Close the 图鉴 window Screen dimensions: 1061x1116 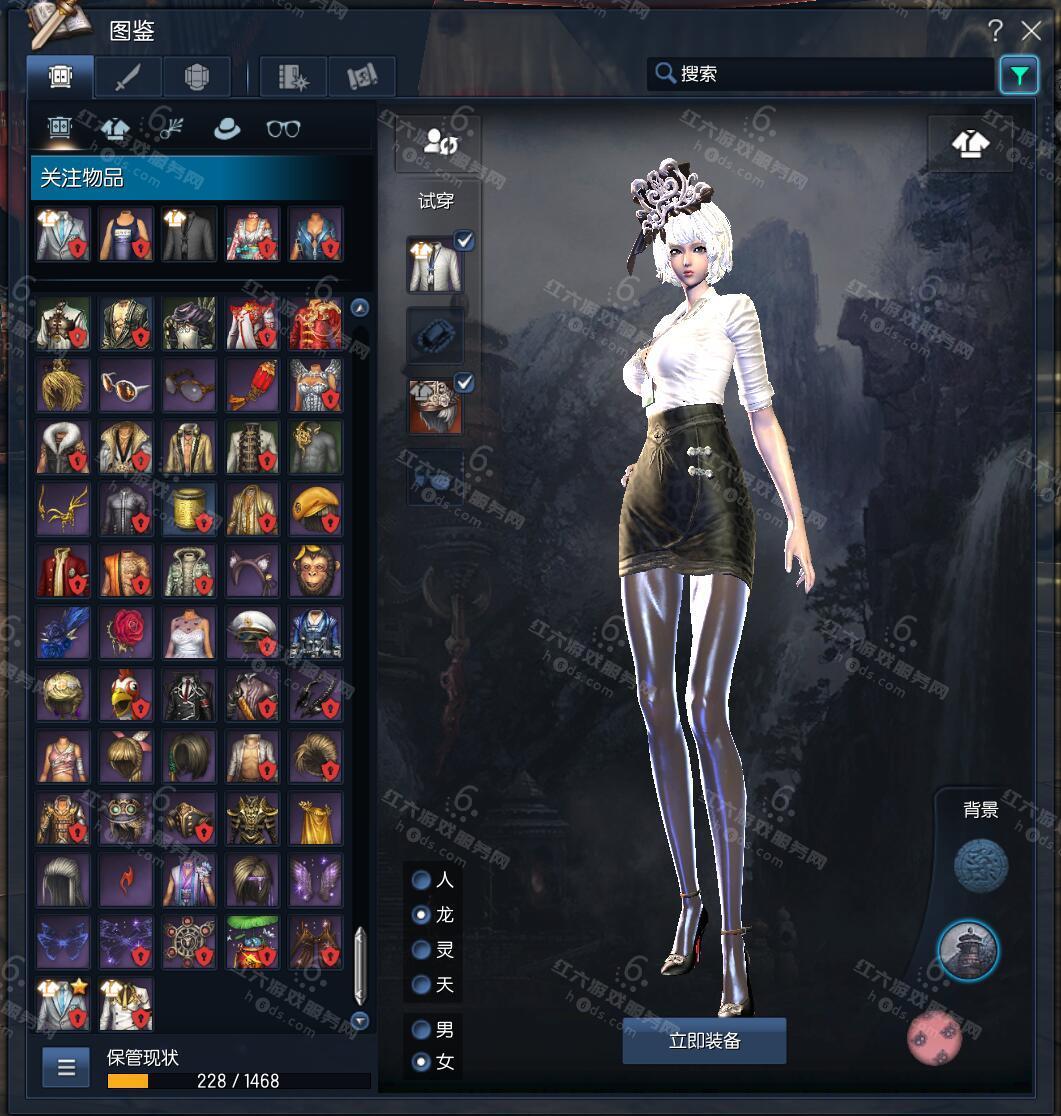click(1031, 31)
